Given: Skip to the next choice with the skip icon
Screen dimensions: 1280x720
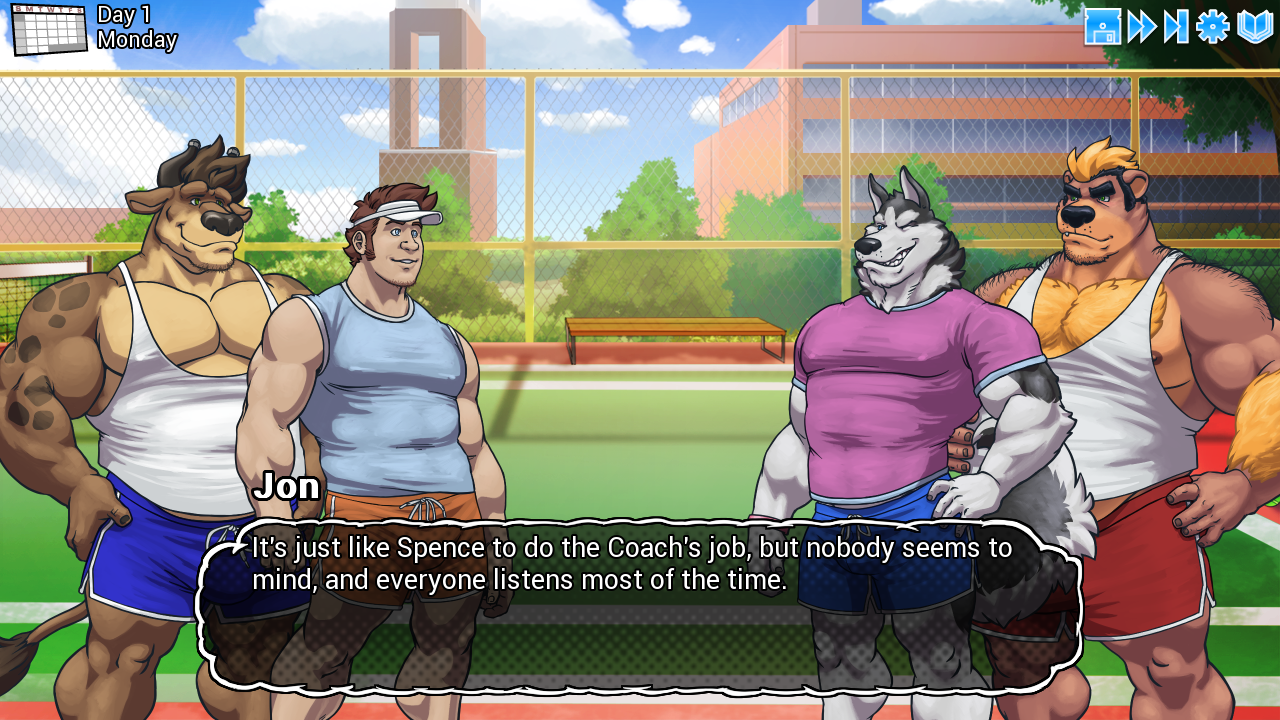Looking at the screenshot, I should (1176, 27).
